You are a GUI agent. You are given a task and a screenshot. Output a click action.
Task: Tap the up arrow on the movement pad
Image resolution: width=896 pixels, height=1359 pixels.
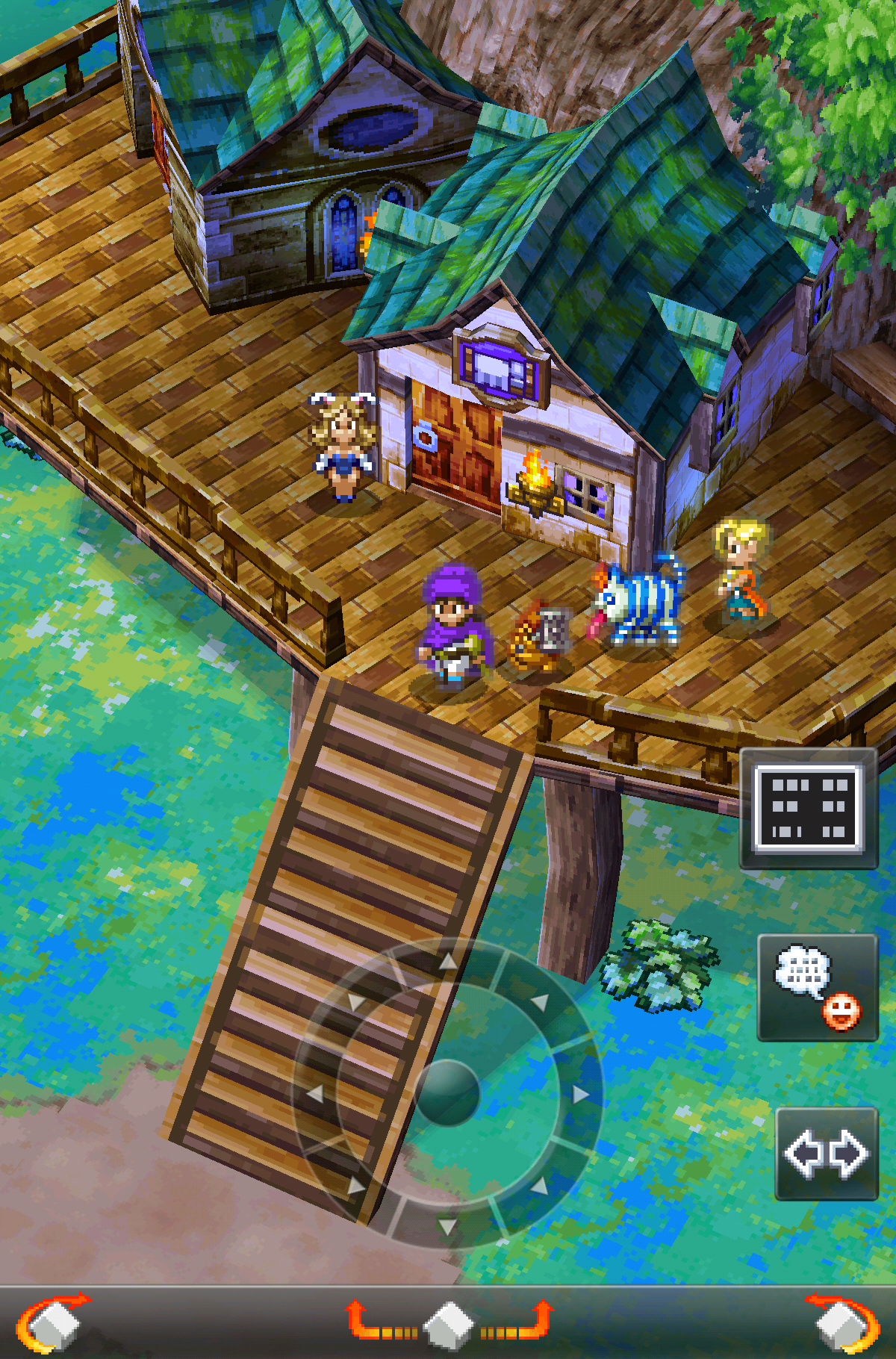tap(448, 961)
